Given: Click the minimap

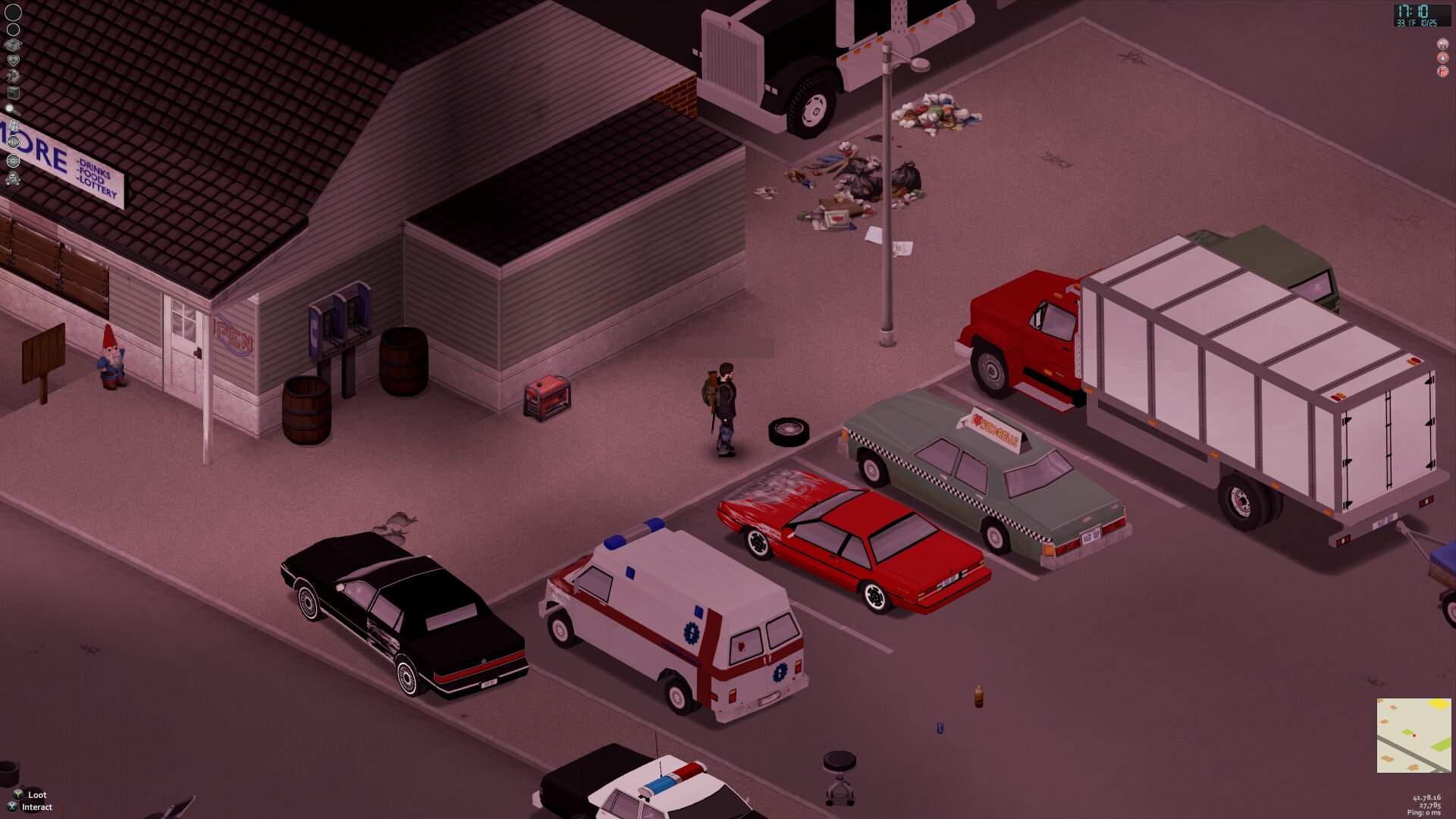Looking at the screenshot, I should (x=1414, y=736).
